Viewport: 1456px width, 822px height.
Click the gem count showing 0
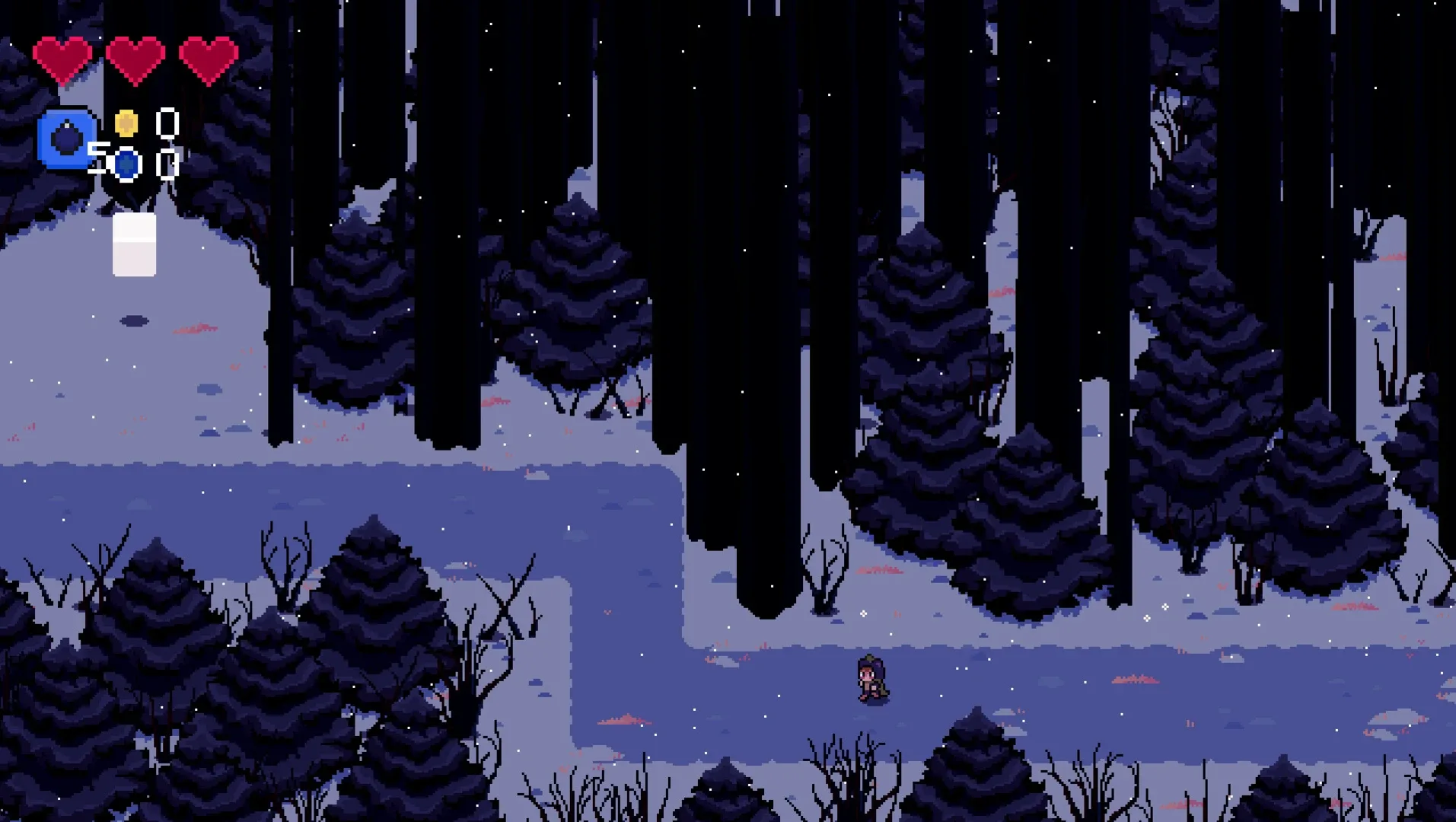click(166, 164)
